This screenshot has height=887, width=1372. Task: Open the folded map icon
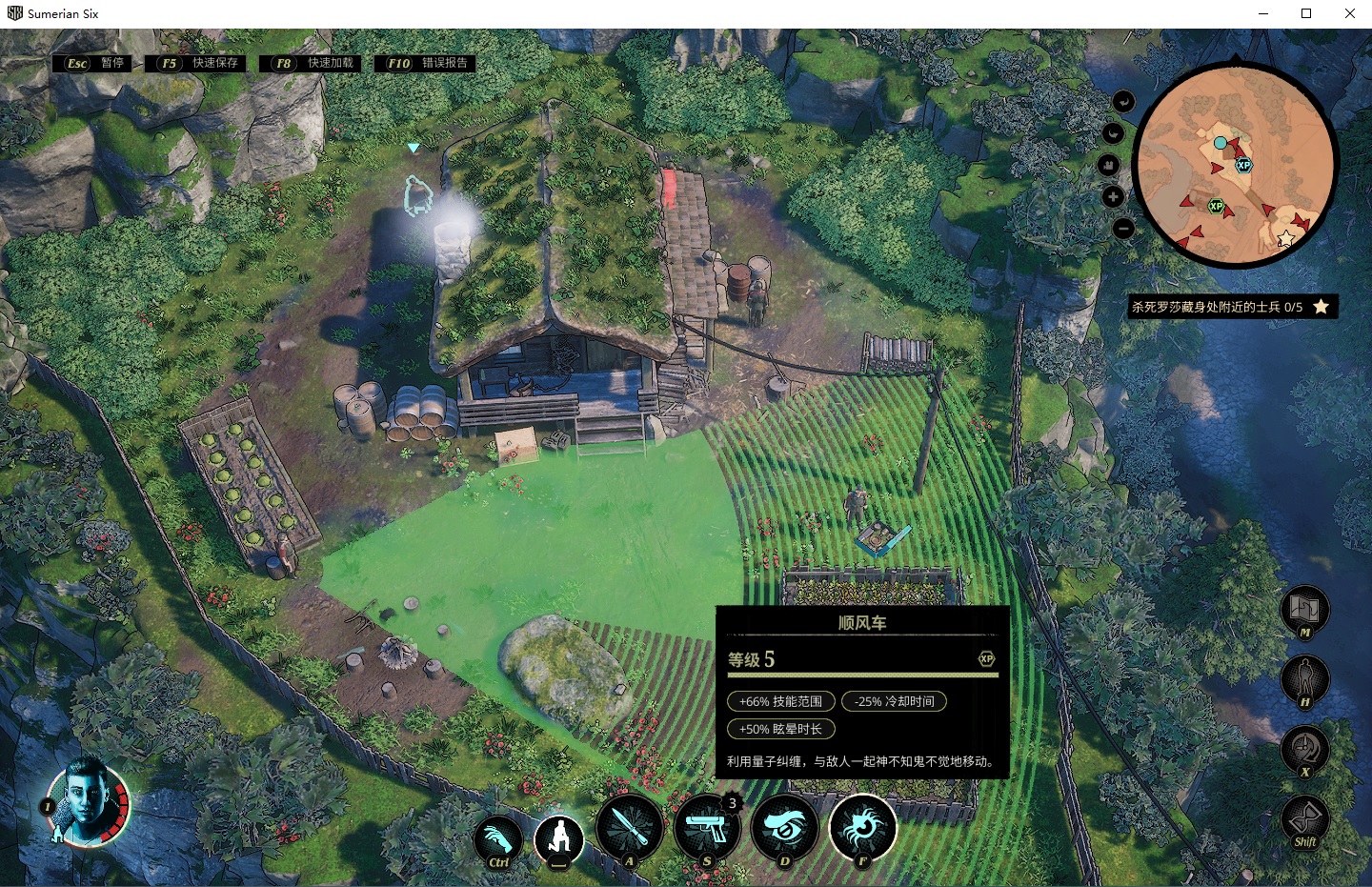pos(1304,608)
